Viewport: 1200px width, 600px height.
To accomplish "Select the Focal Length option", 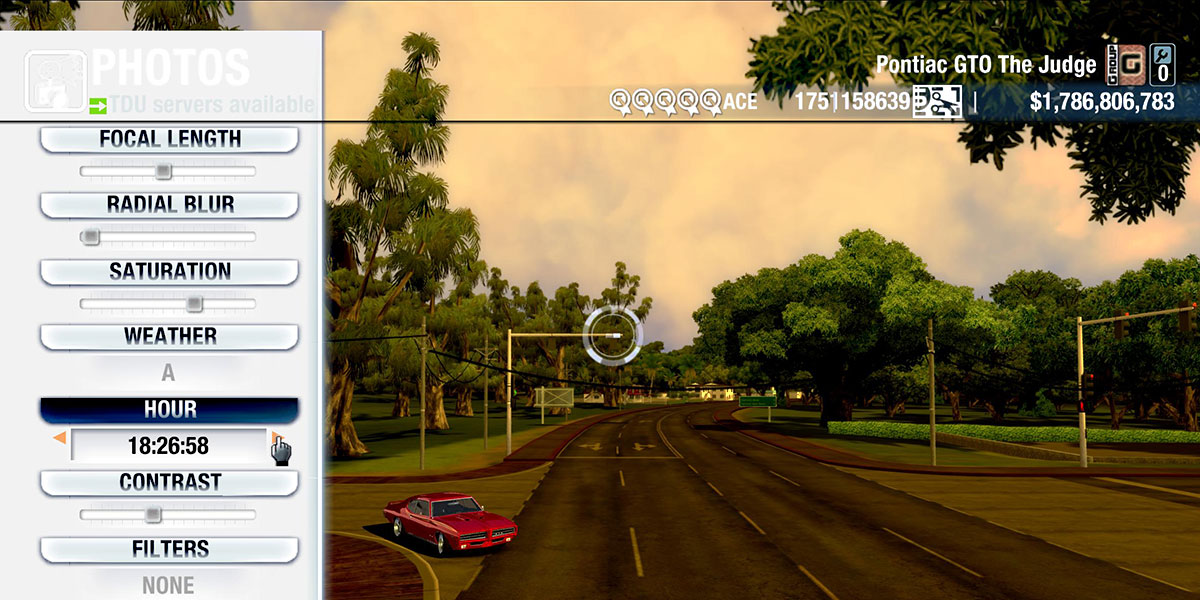I will (169, 140).
